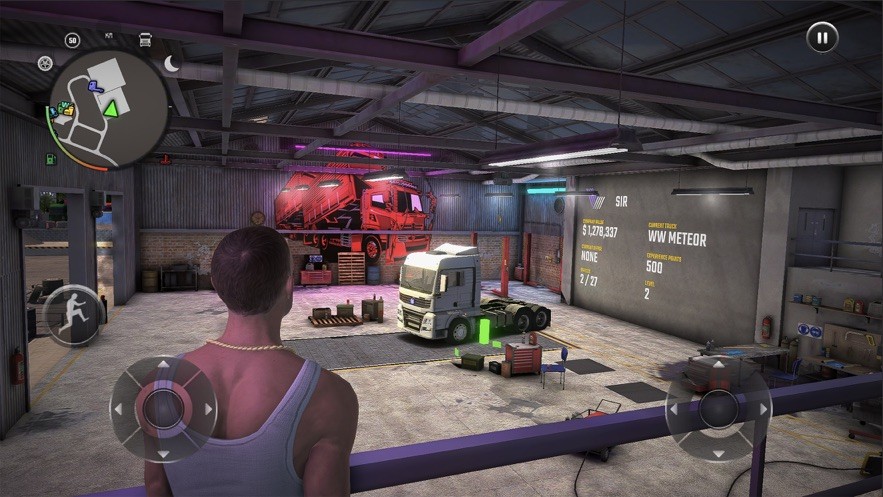Click the green fuel pump icon
The image size is (883, 497).
click(50, 159)
